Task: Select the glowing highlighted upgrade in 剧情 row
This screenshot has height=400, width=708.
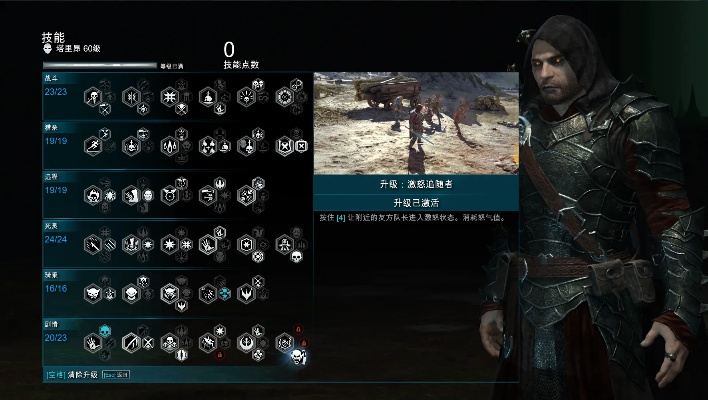Action: 297,355
